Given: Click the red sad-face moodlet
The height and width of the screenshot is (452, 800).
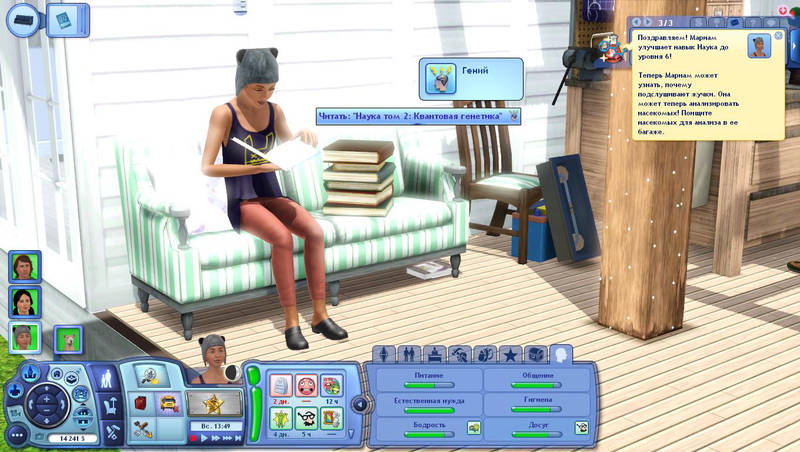Looking at the screenshot, I should tap(306, 384).
